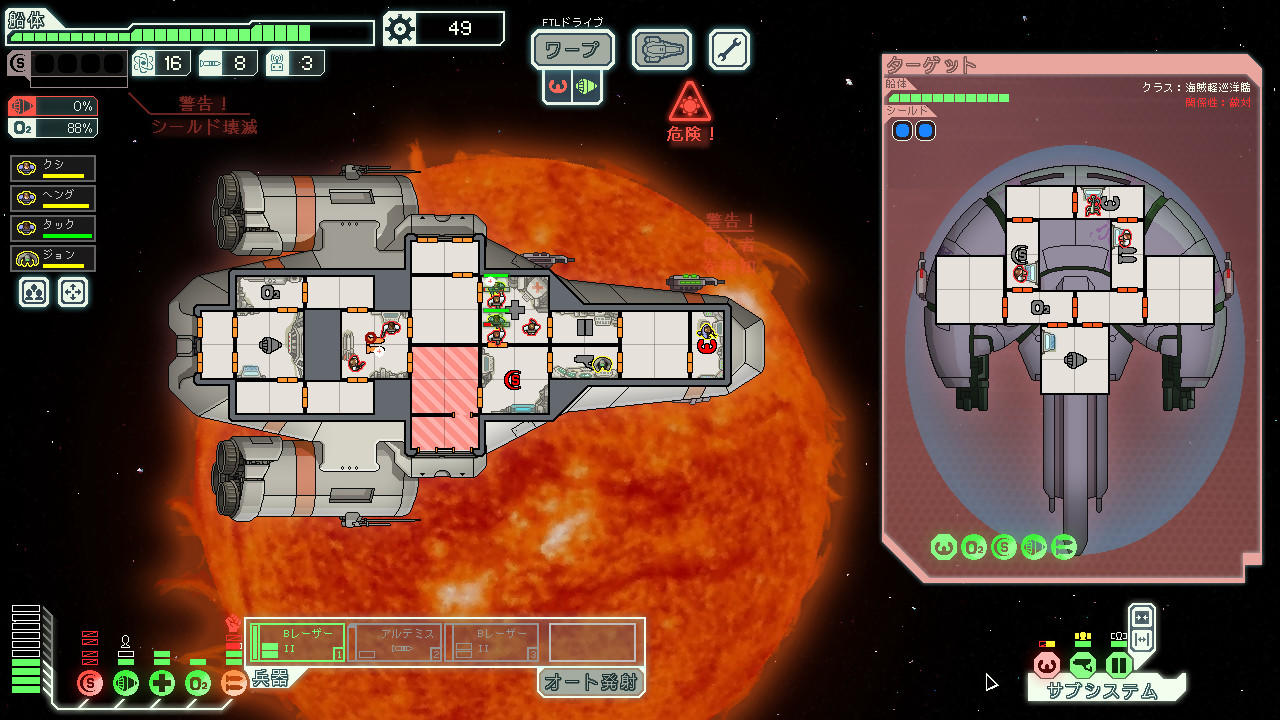This screenshot has width=1280, height=720.
Task: Click the Engines thruster power icon
Action: coord(126,683)
